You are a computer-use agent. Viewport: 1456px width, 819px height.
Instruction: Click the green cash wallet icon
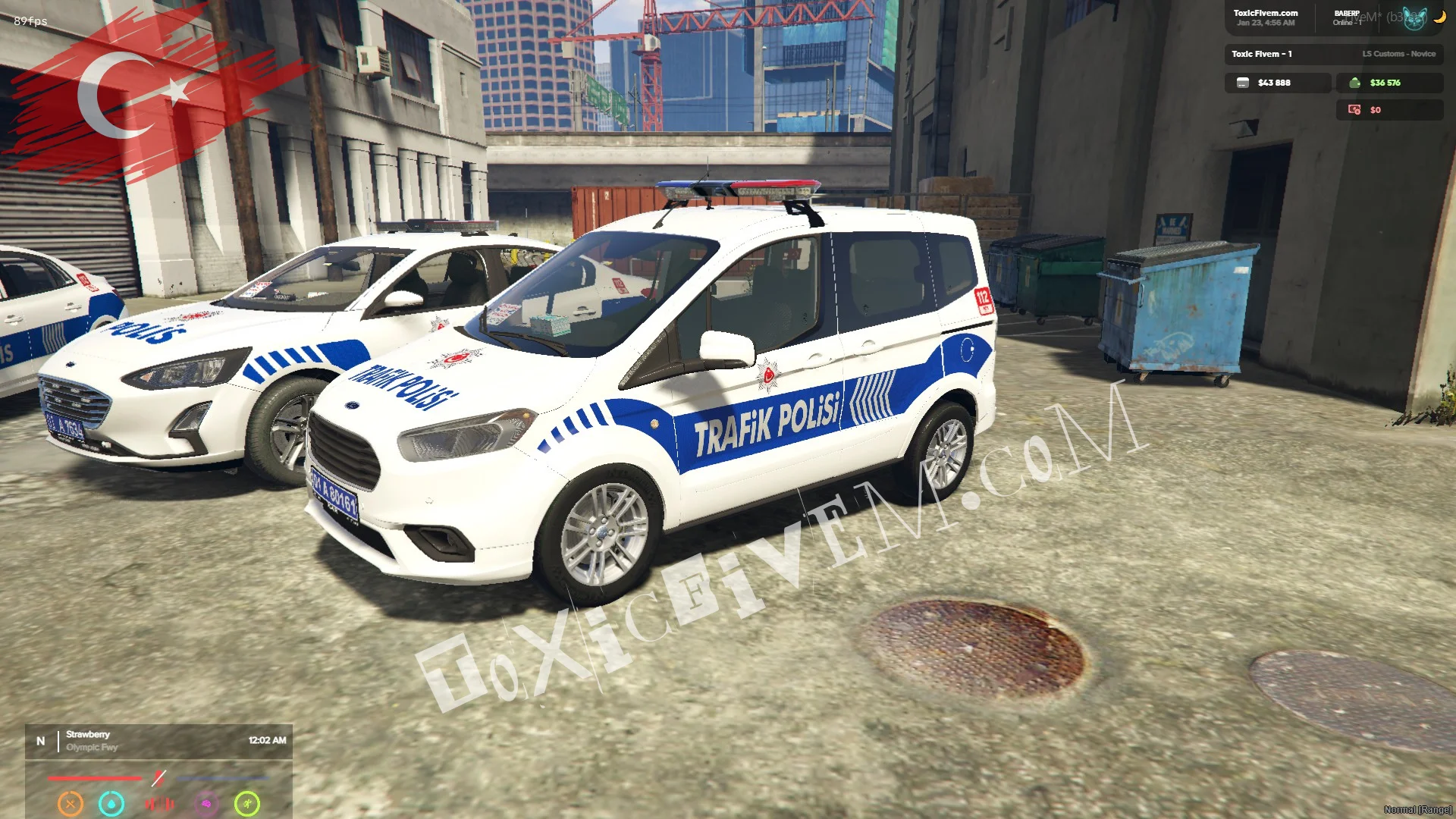(x=1354, y=83)
